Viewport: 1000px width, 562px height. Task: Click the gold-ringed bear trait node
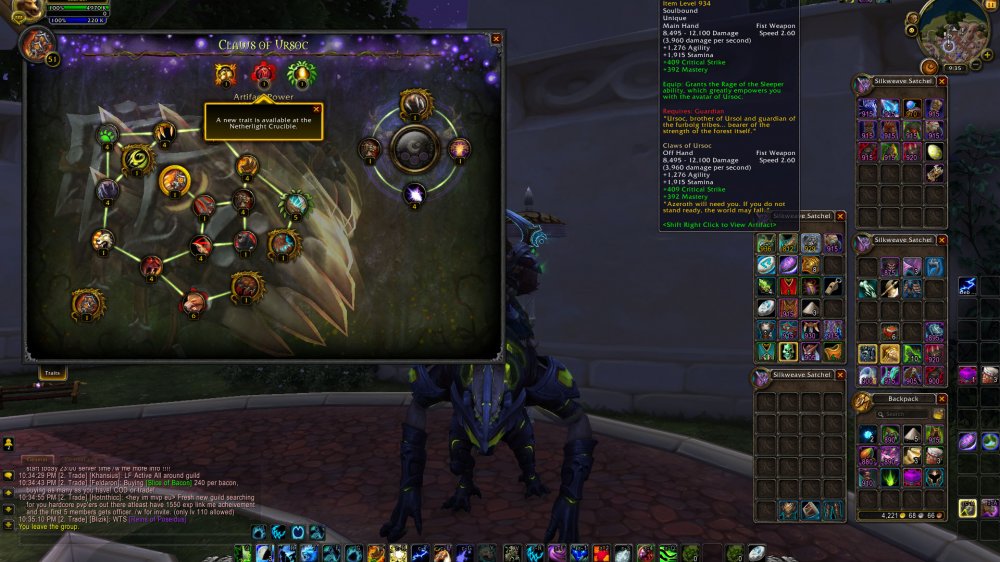(x=175, y=181)
